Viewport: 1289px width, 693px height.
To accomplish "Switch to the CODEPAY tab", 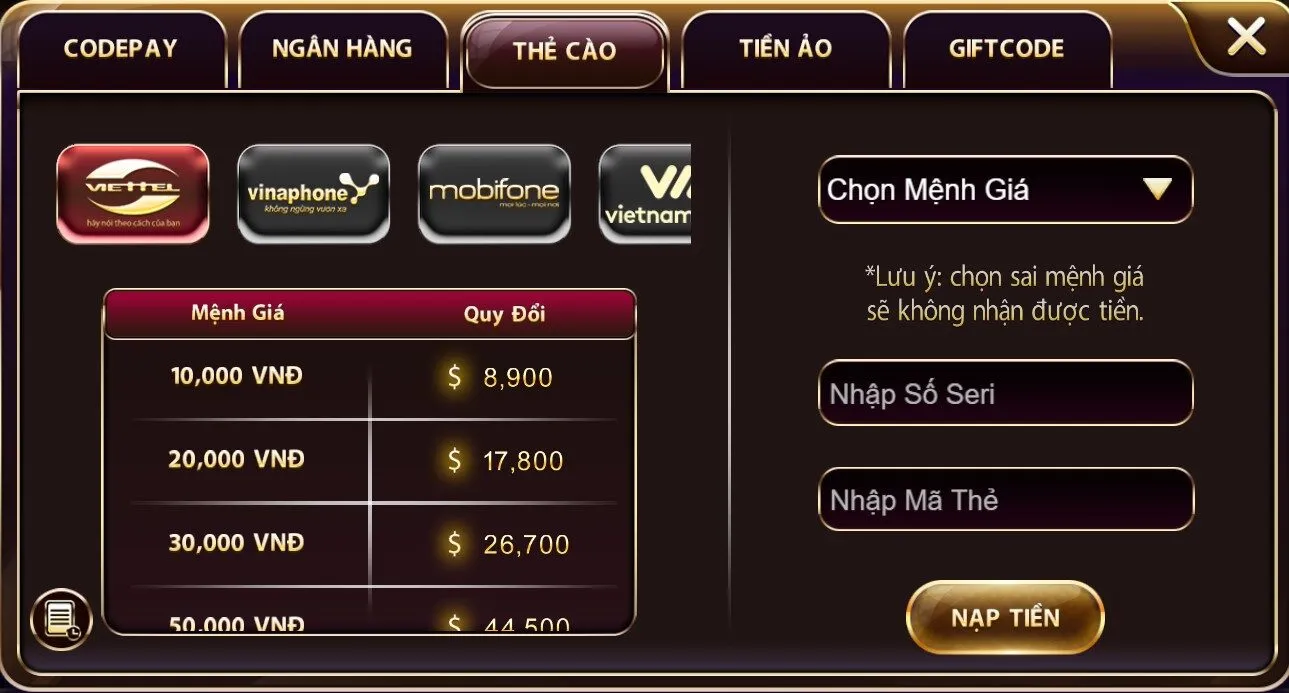I will (x=120, y=49).
